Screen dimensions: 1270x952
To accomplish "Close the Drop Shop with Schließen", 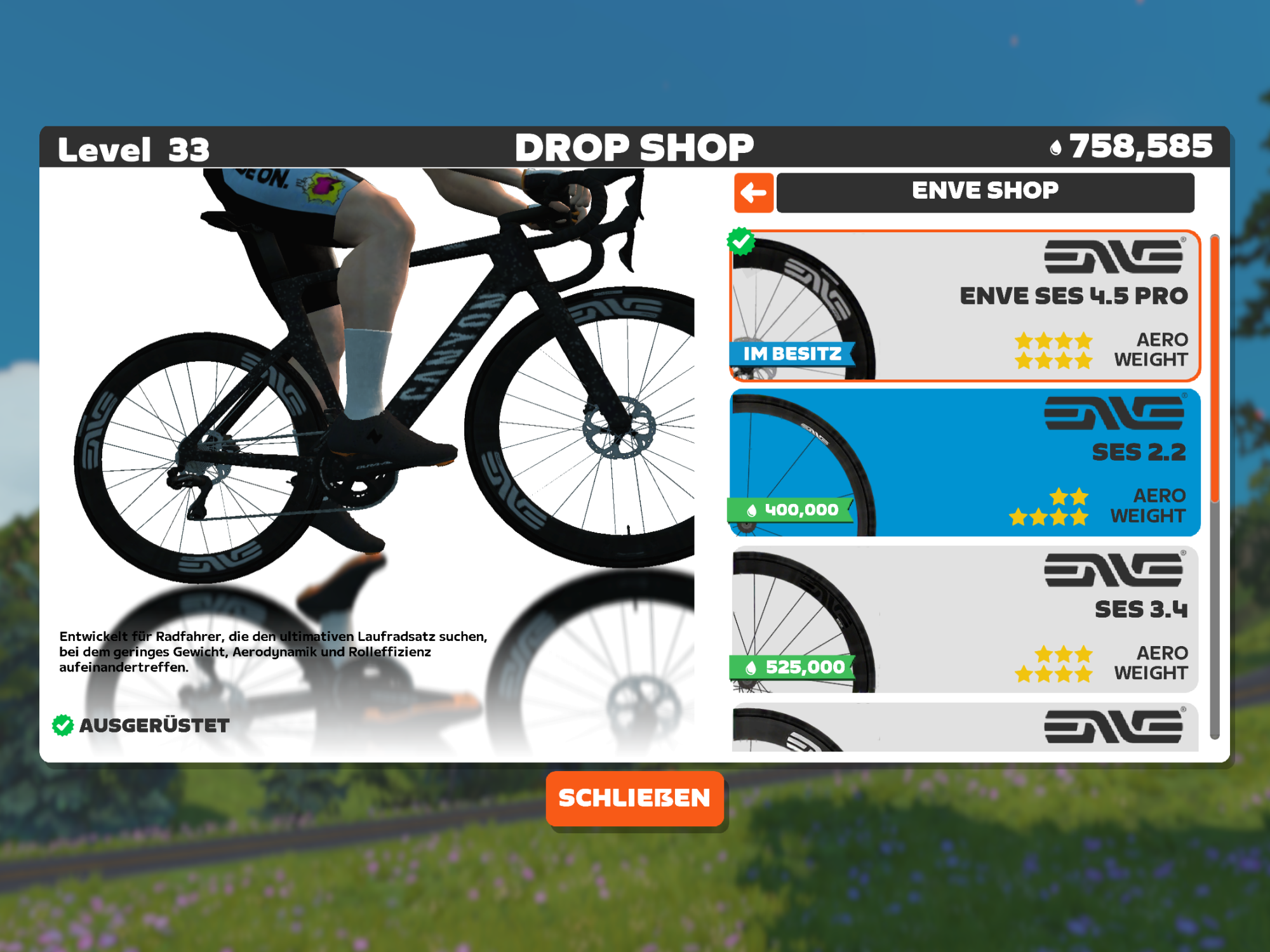I will pos(634,798).
